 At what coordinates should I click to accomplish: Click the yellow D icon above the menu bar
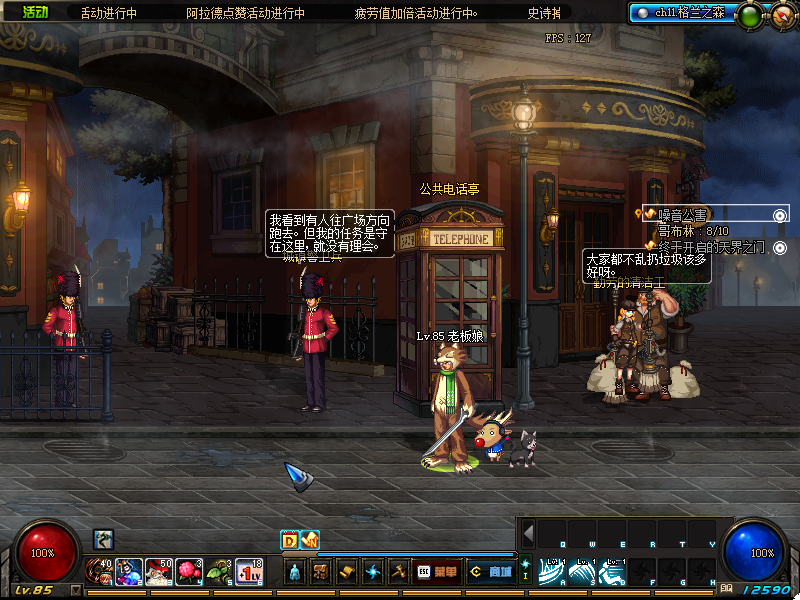click(x=289, y=540)
